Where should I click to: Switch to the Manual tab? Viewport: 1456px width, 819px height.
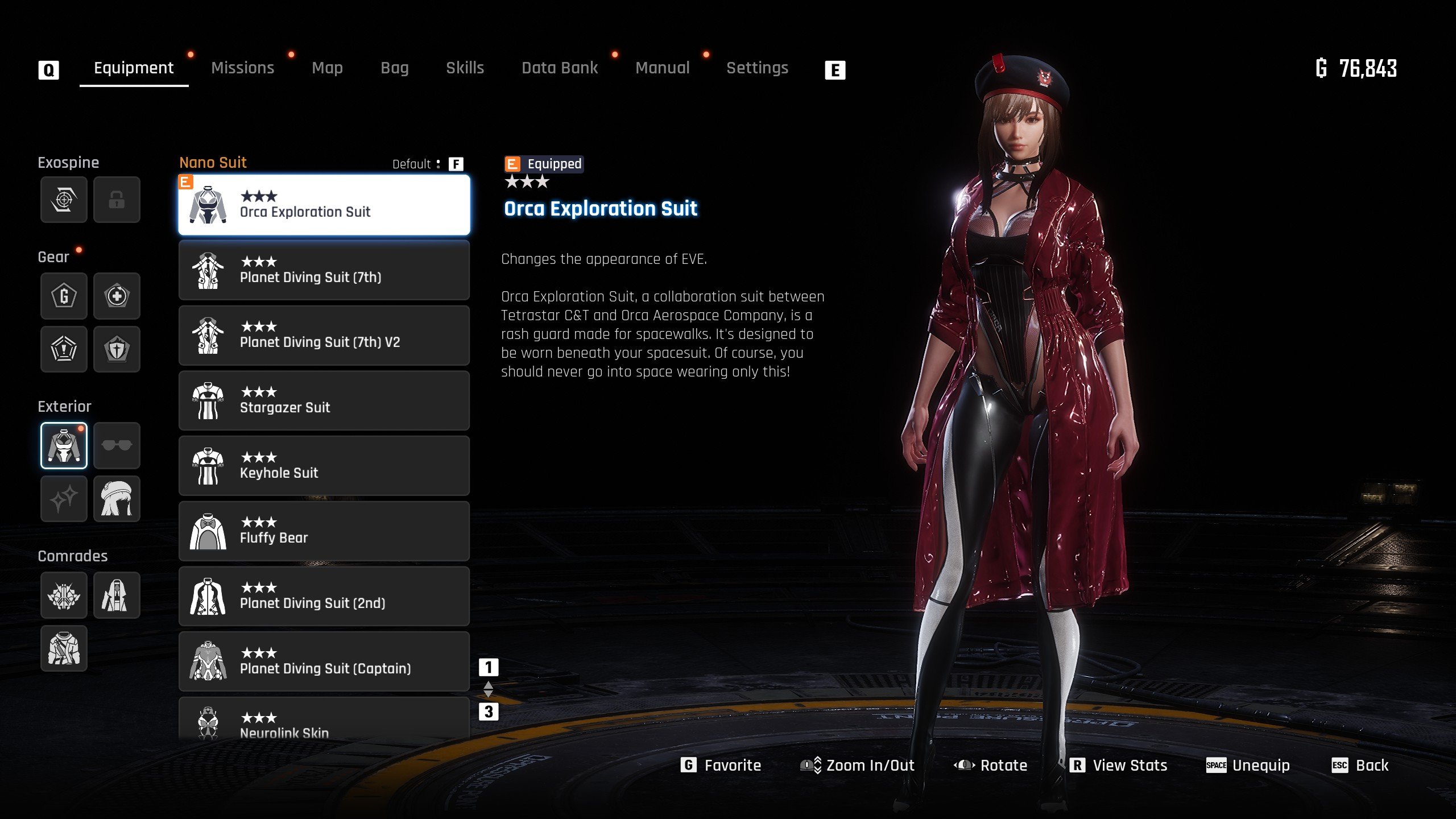(x=662, y=68)
